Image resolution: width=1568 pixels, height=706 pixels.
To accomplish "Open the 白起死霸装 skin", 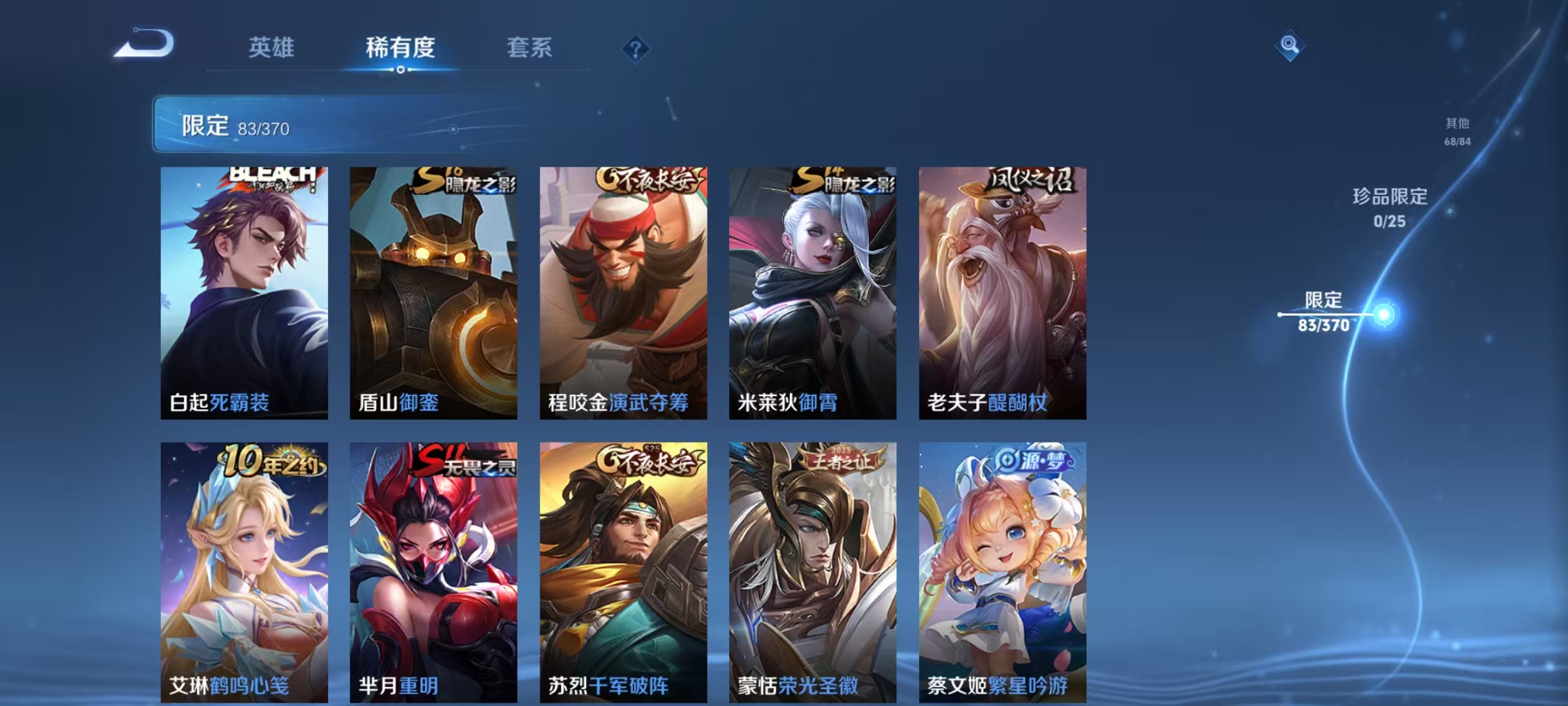I will point(245,288).
